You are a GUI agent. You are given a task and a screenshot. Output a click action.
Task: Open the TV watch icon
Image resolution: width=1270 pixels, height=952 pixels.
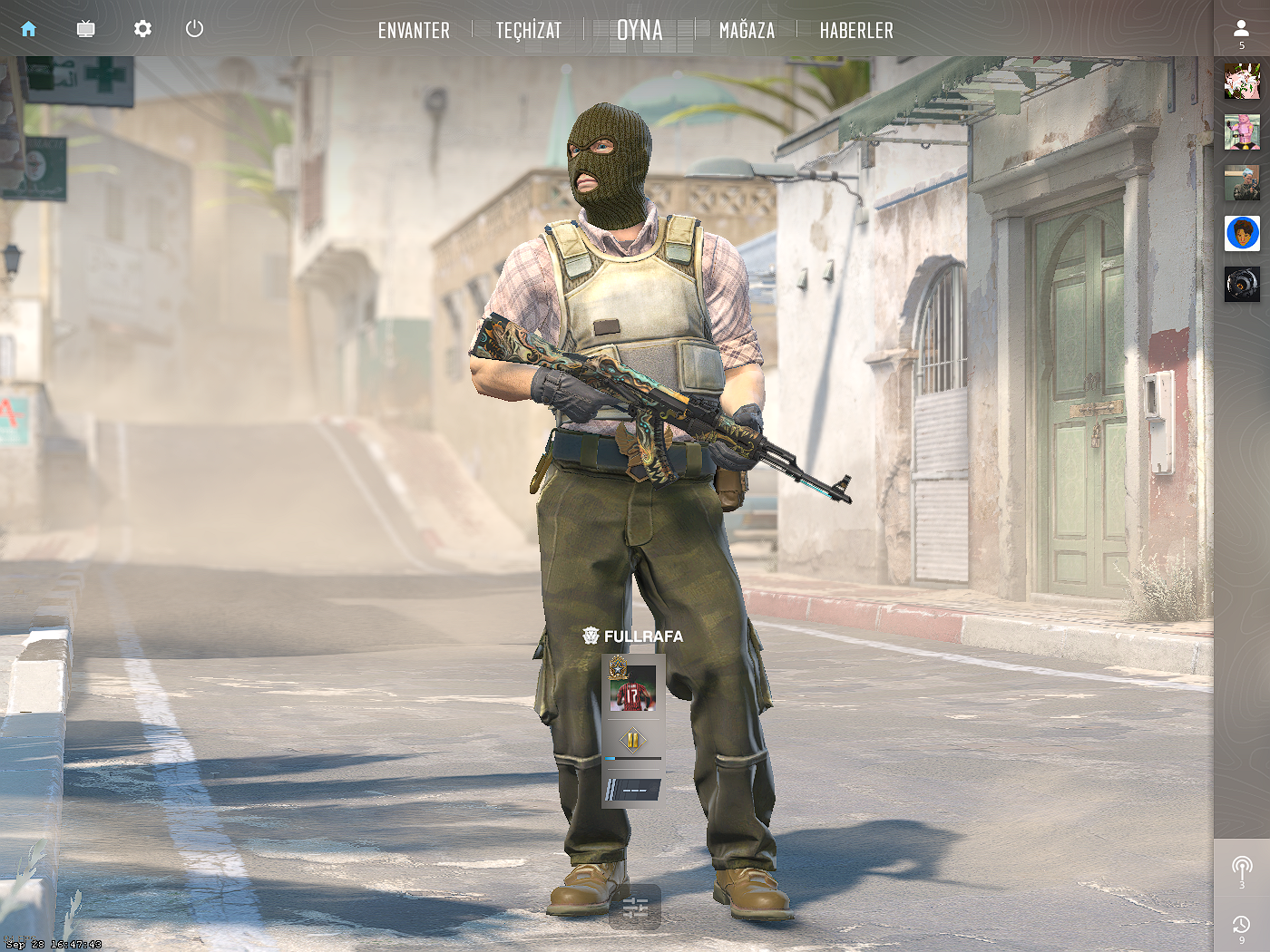(x=85, y=29)
